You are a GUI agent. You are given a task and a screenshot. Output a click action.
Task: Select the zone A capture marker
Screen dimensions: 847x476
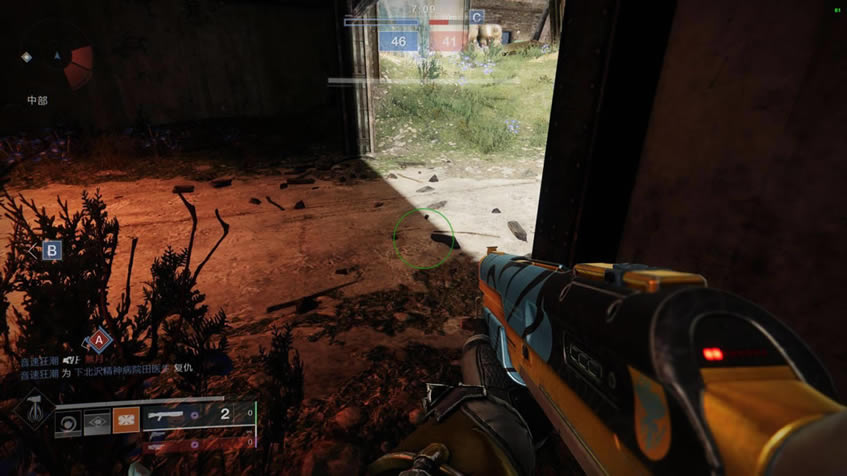[98, 340]
